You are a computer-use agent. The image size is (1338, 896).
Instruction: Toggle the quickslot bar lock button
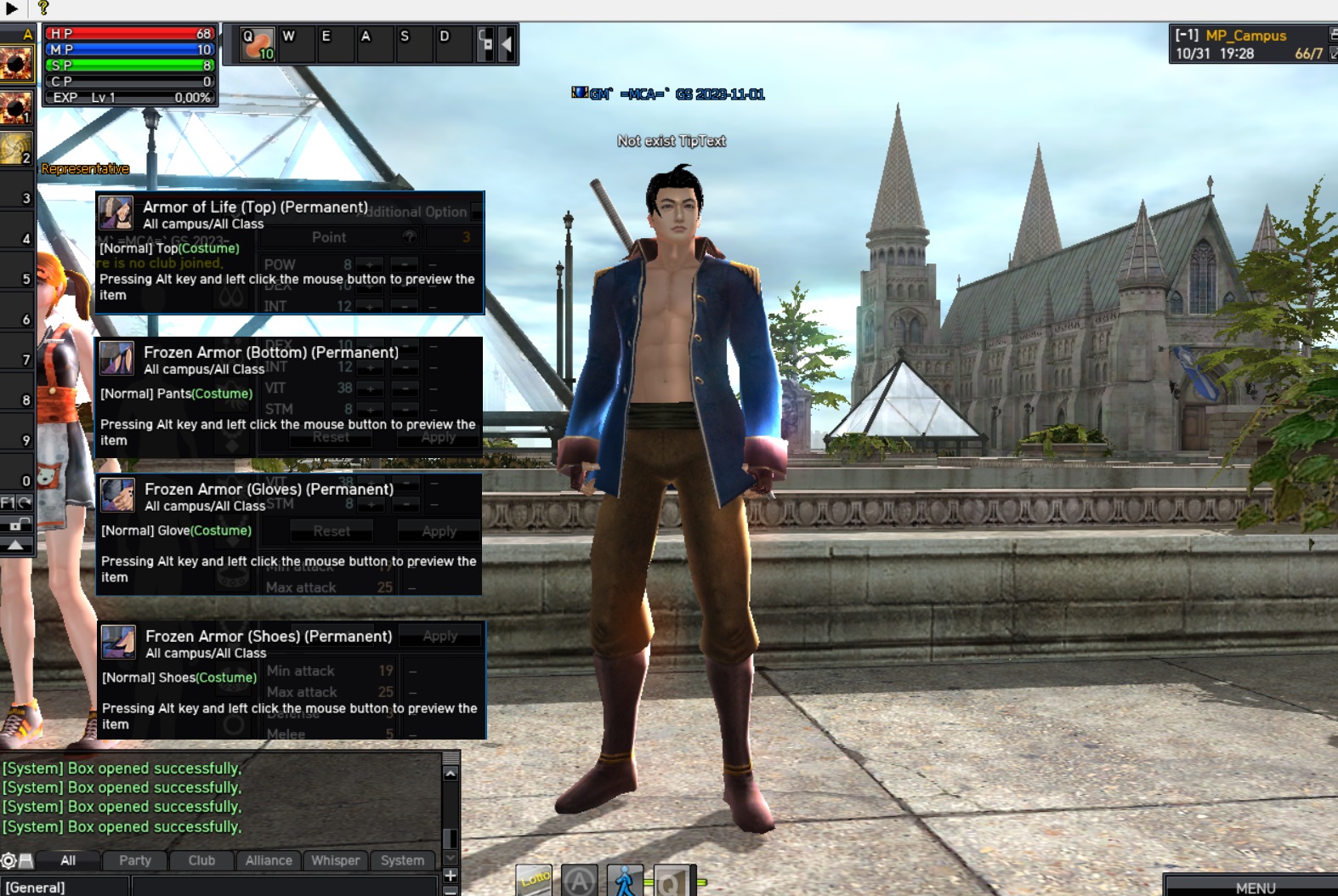pos(485,44)
